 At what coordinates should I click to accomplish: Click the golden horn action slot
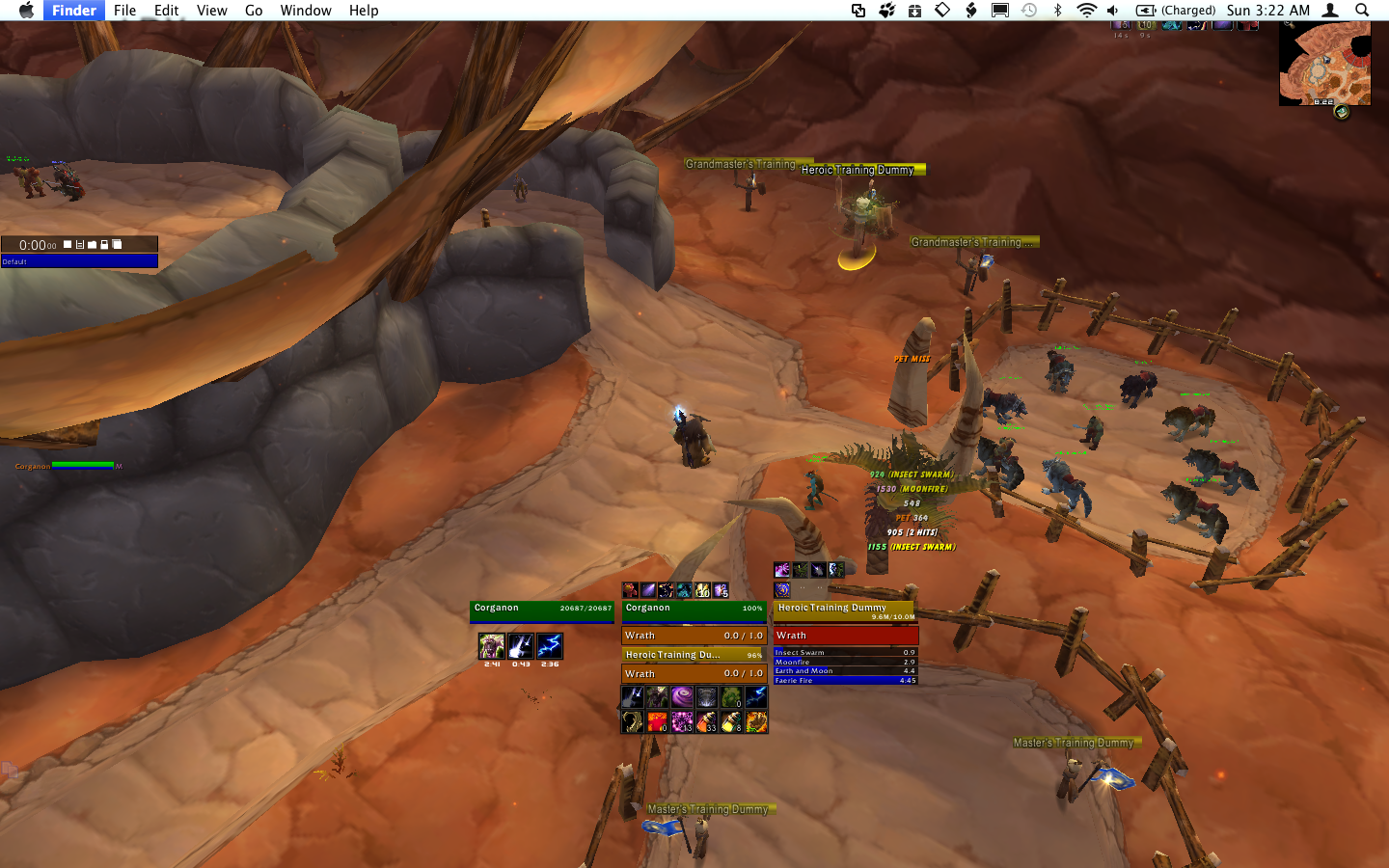(x=633, y=721)
